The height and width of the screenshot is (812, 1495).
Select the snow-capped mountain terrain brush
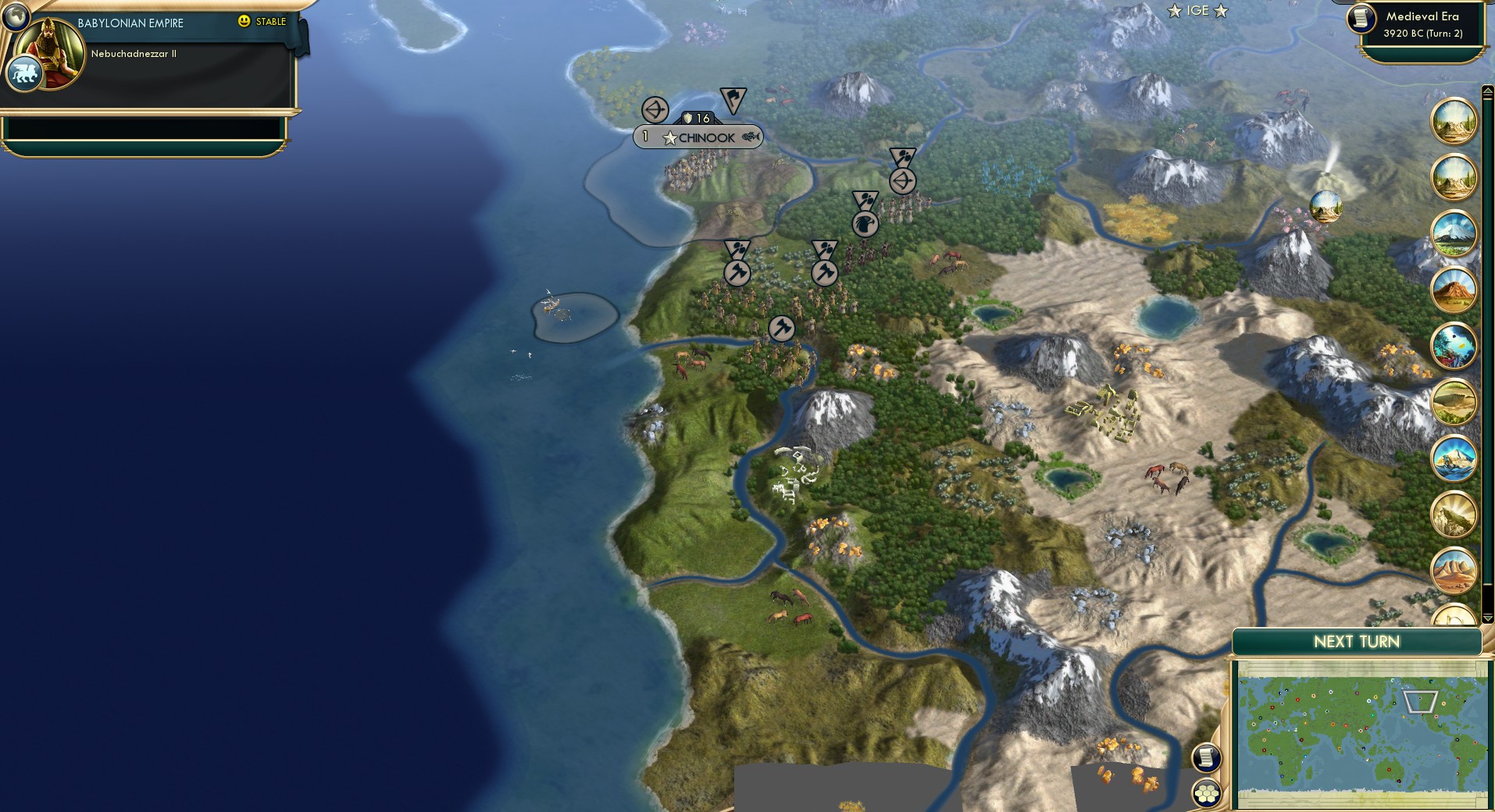(1454, 233)
